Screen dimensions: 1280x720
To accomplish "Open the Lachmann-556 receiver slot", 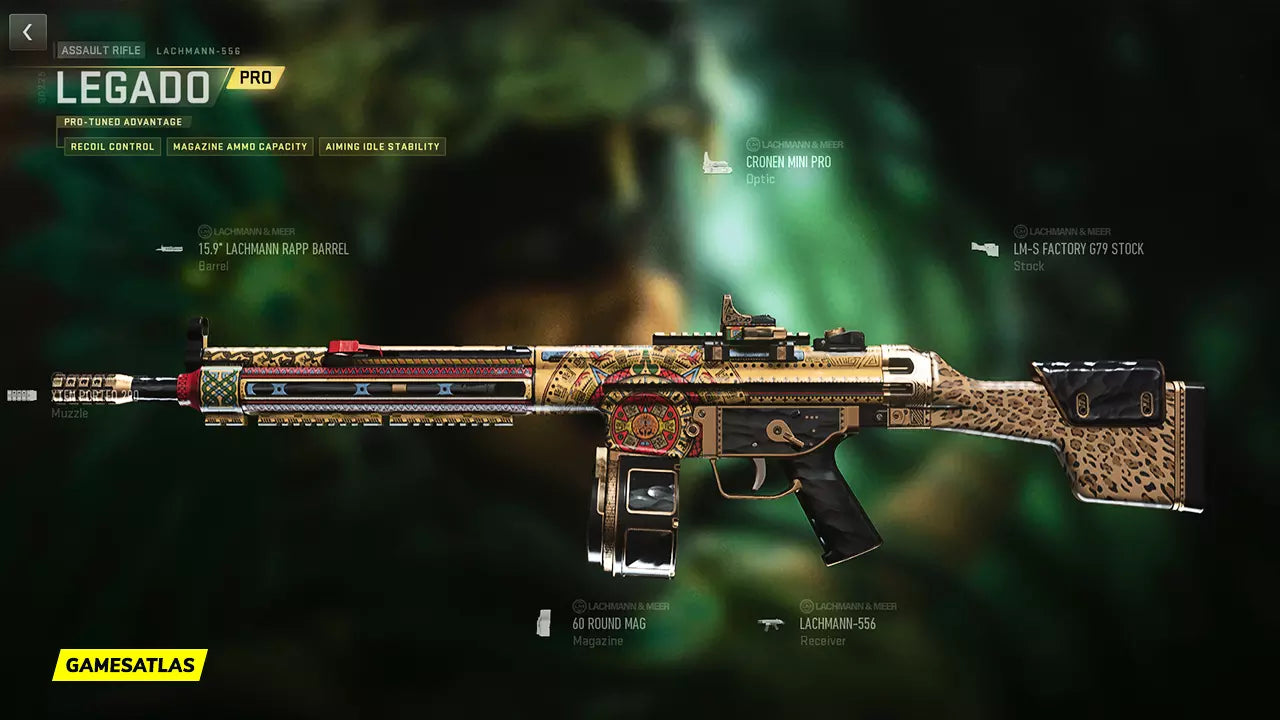I will (837, 623).
